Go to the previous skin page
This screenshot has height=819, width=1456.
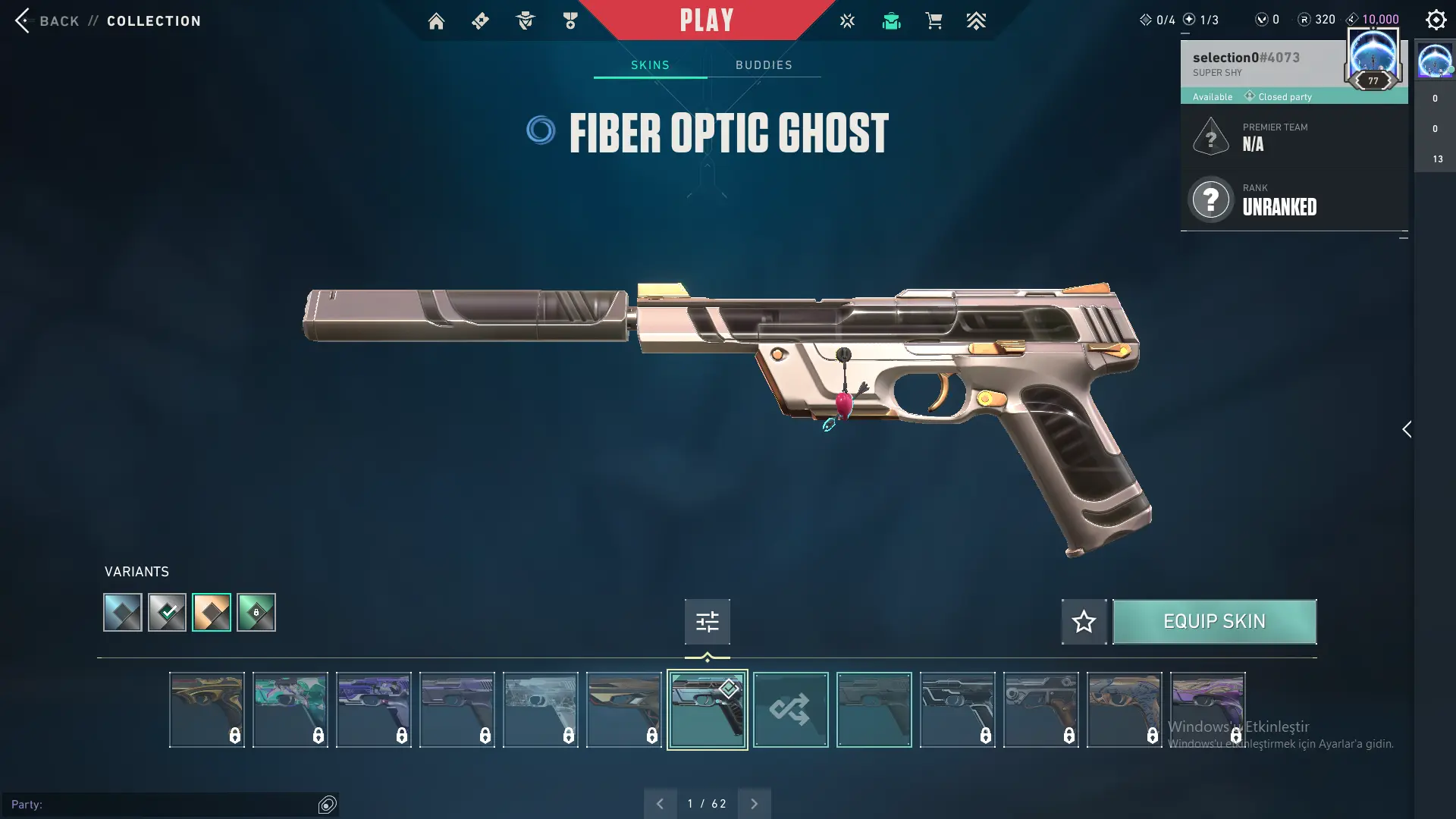660,804
